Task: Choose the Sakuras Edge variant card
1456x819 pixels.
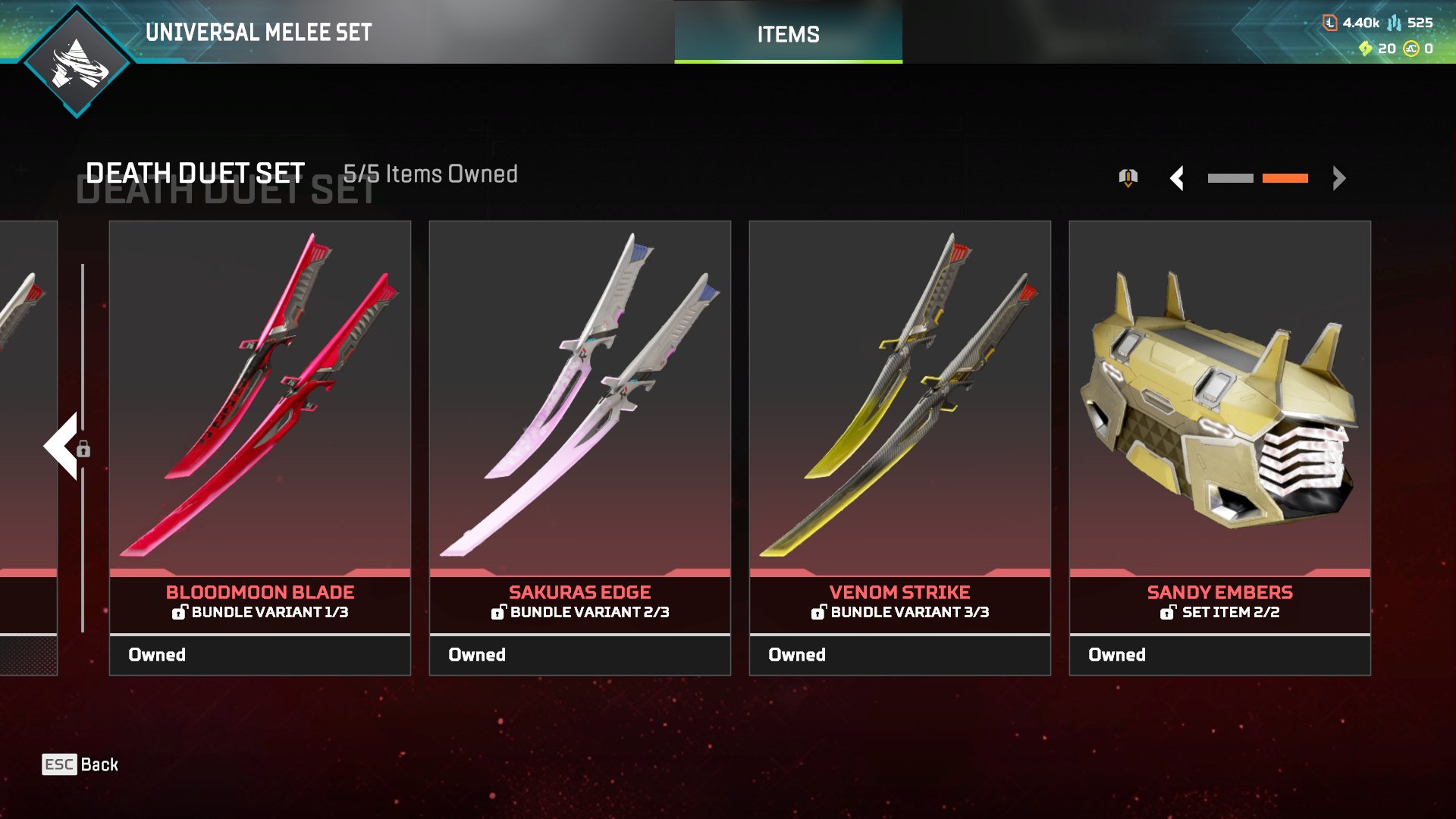Action: tap(580, 447)
